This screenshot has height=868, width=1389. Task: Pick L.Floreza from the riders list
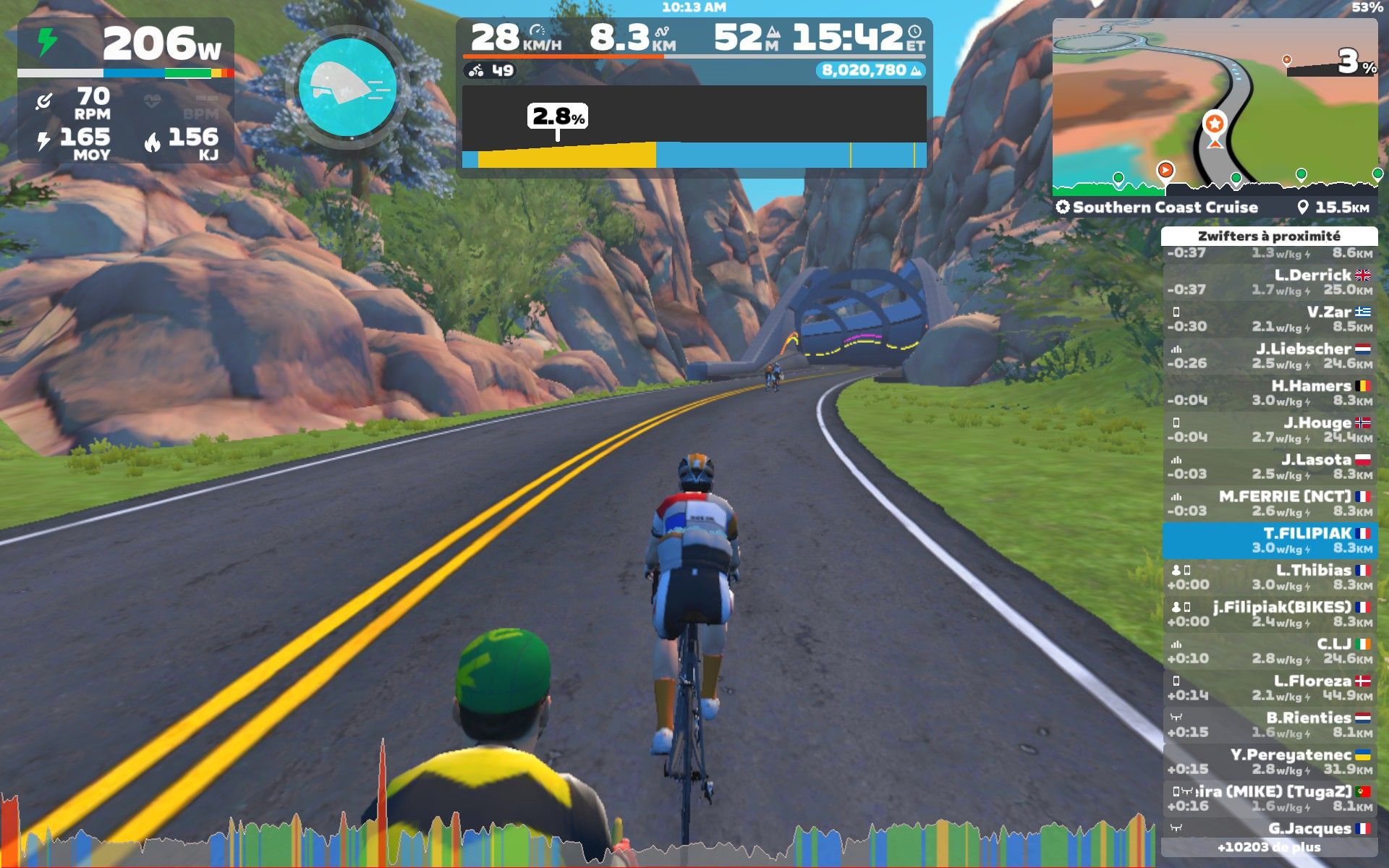[x=1270, y=688]
